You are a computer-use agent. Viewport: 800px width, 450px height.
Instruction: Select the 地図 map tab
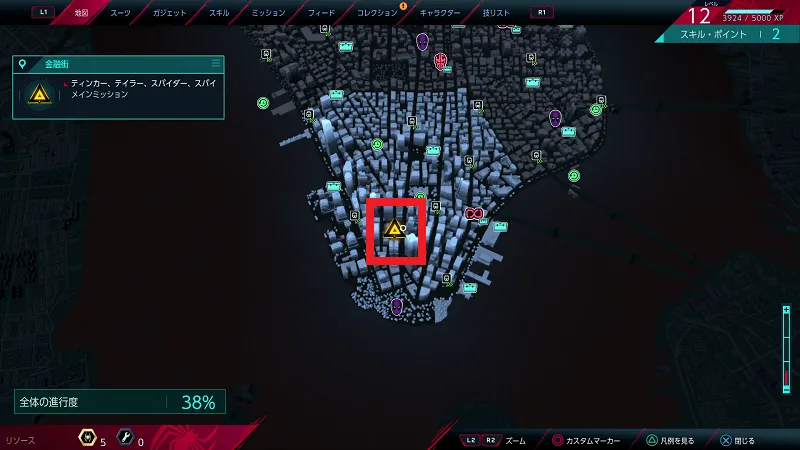click(x=82, y=13)
